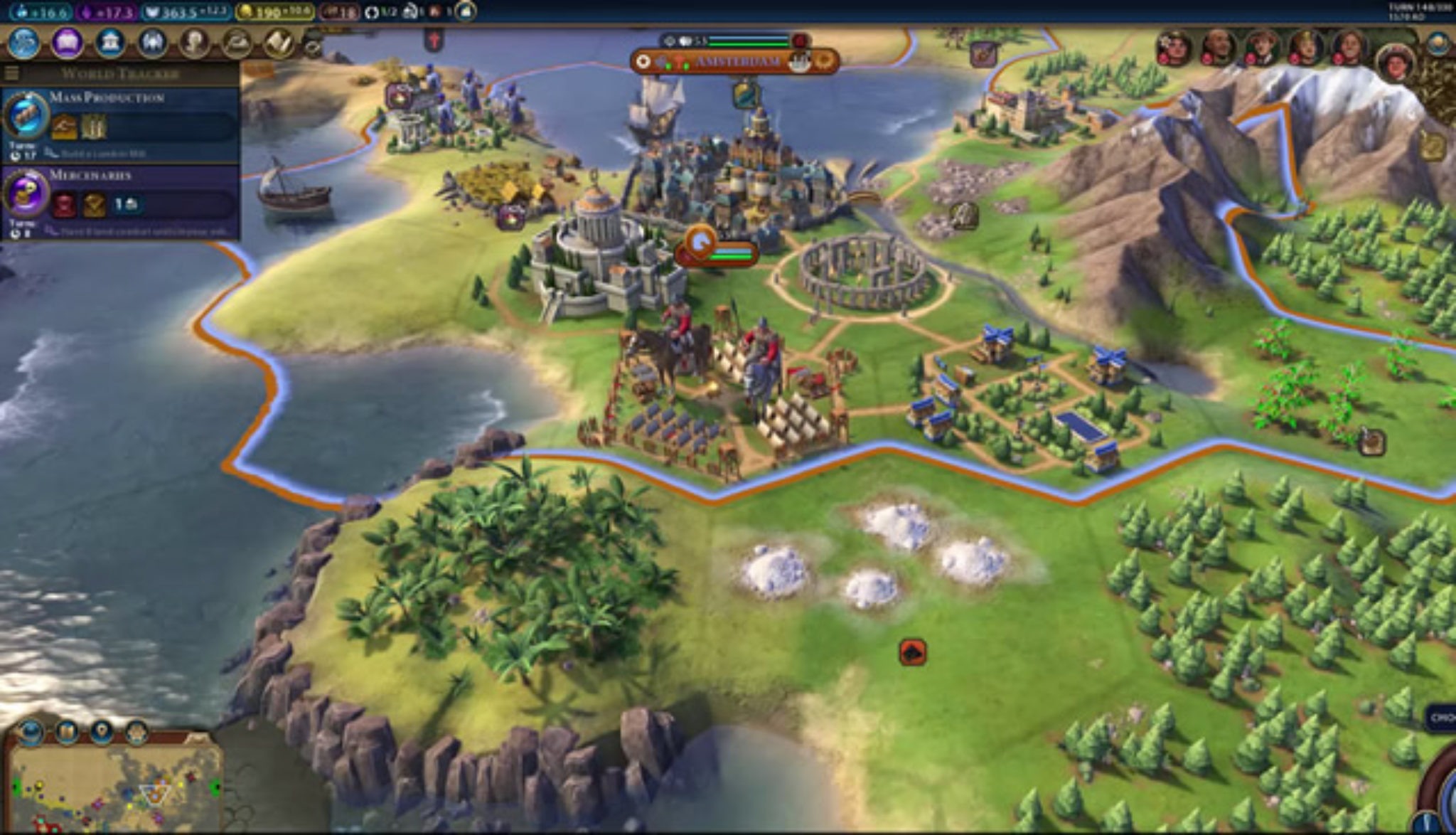
Task: View the government screen icon
Action: pyautogui.click(x=109, y=43)
